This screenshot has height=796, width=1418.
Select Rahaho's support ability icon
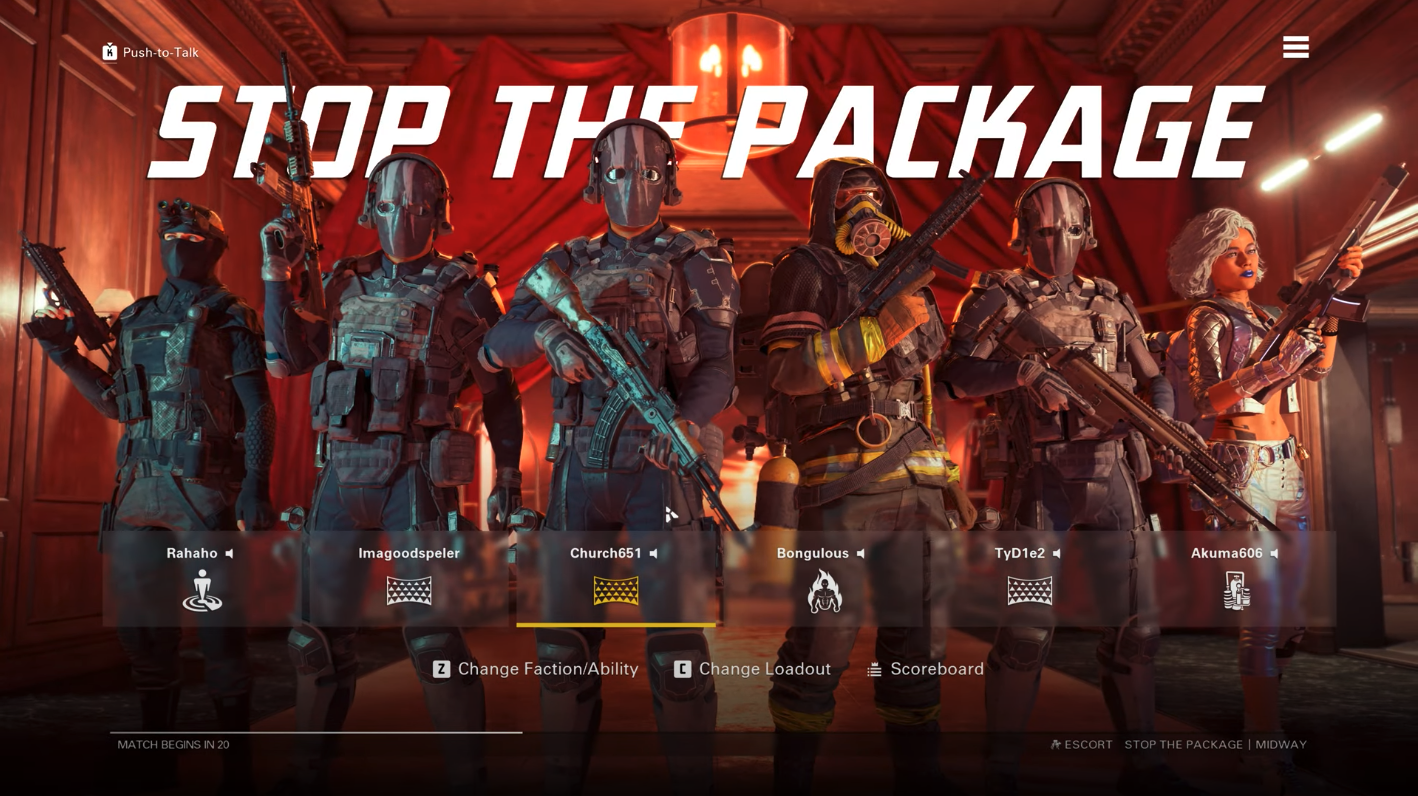[203, 591]
